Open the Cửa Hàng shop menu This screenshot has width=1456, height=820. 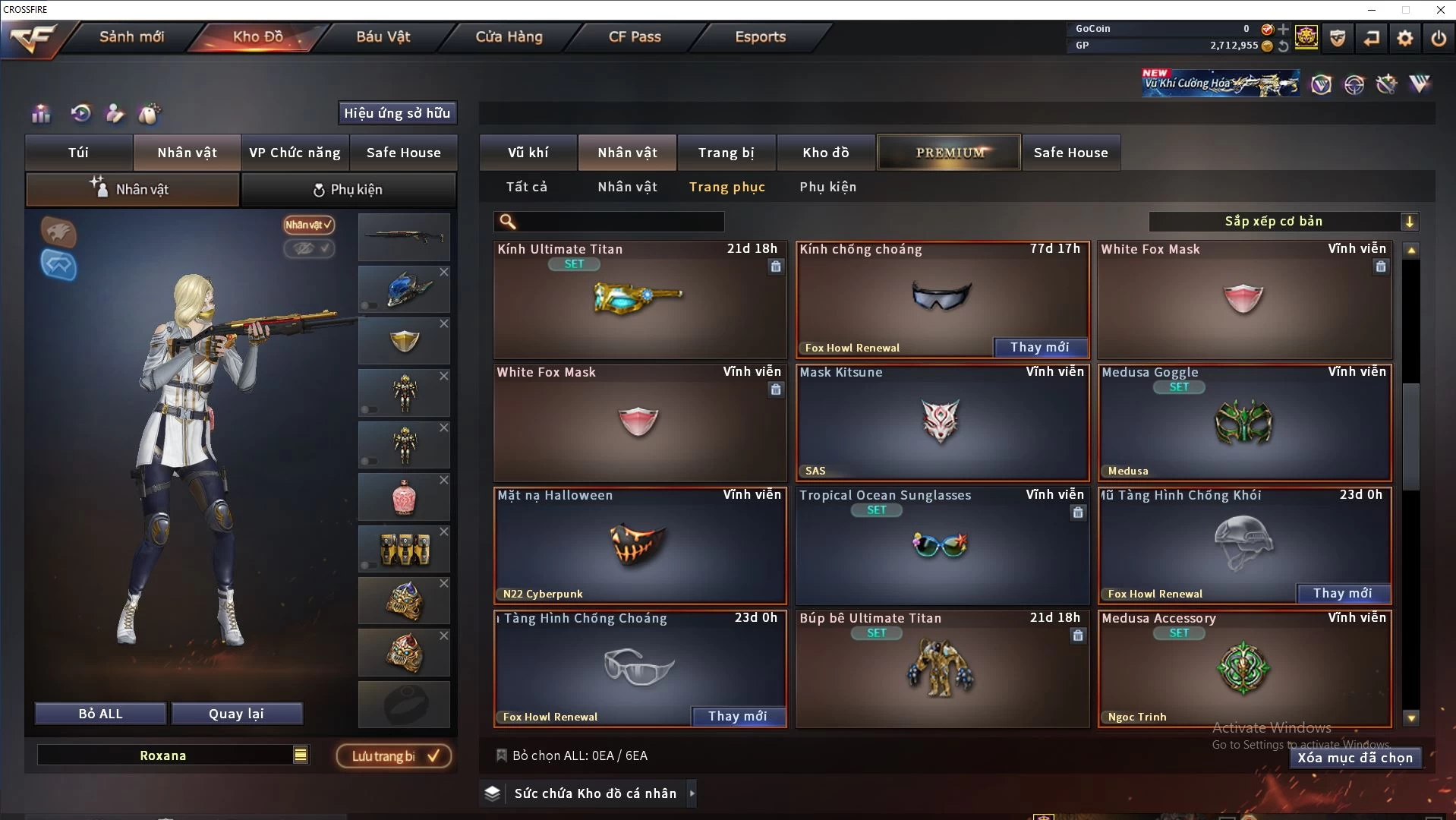coord(509,36)
